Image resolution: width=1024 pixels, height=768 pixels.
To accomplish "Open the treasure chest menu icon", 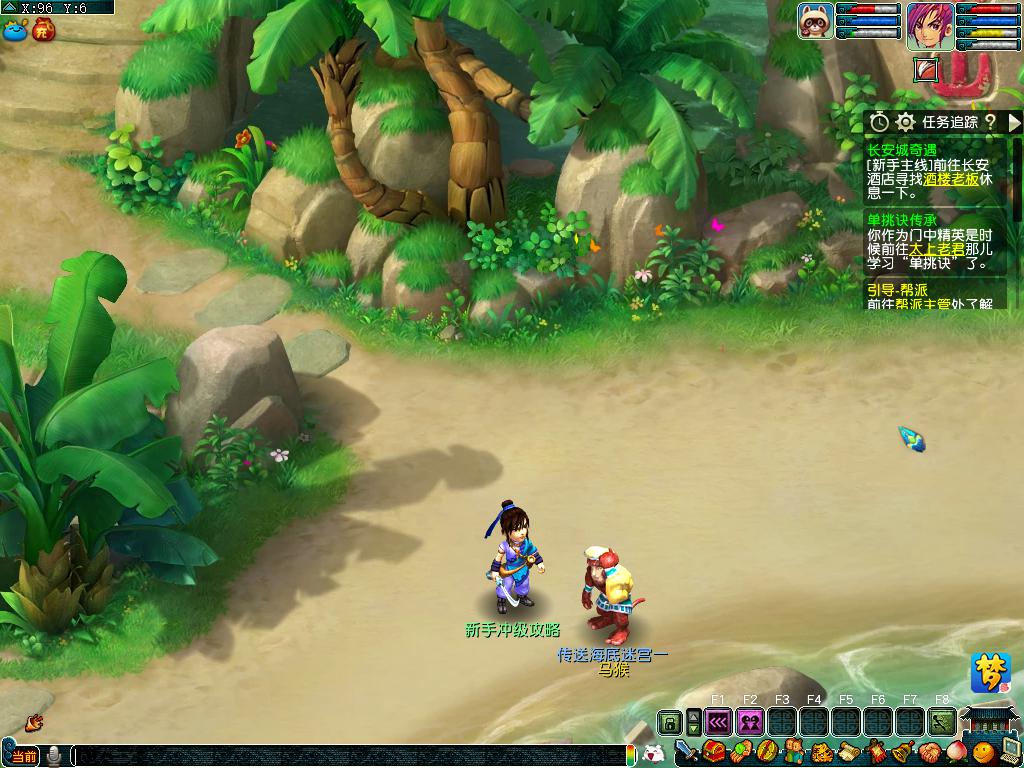I will point(714,752).
